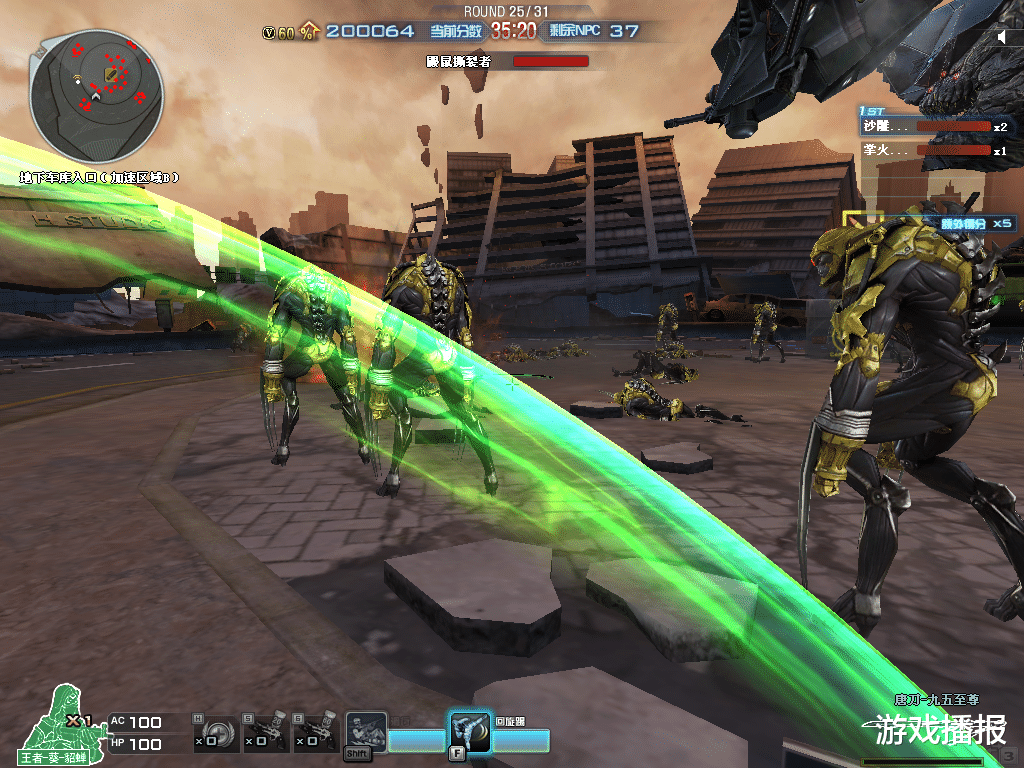
Task: Choose the pistol slot marked 80
Action: (x=316, y=734)
